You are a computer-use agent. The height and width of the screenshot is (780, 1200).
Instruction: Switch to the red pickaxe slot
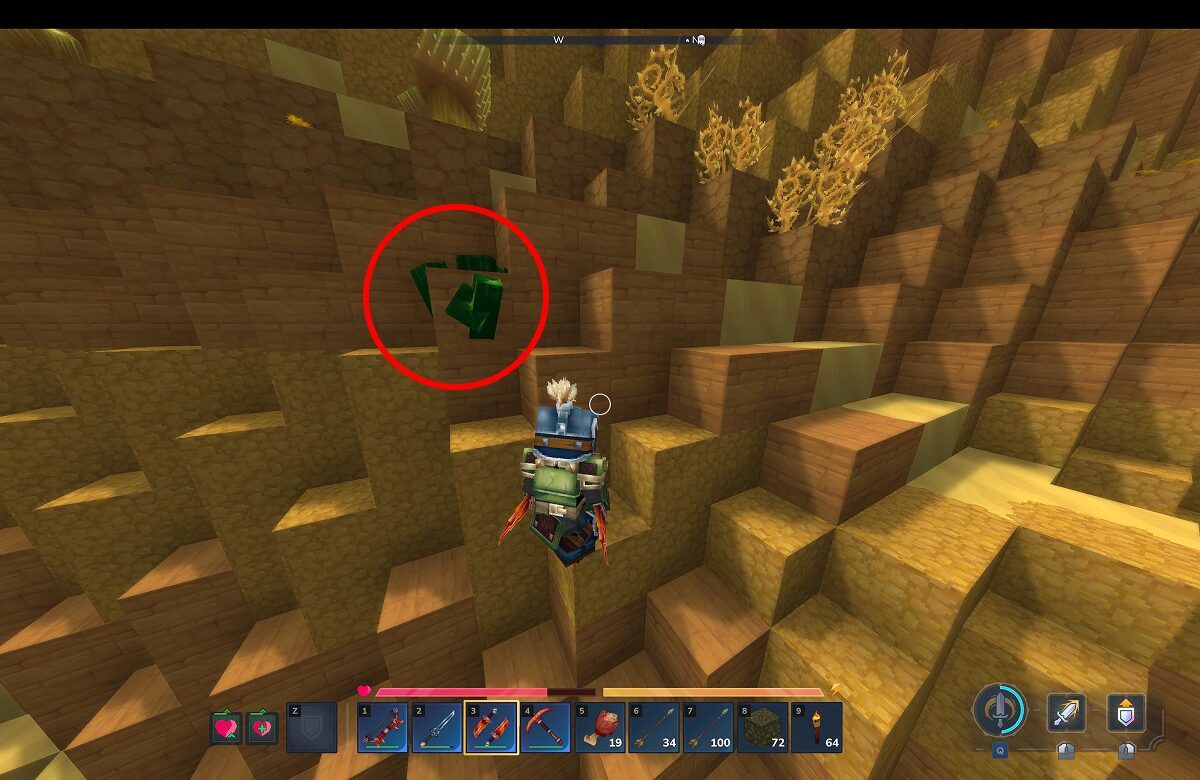[x=545, y=728]
